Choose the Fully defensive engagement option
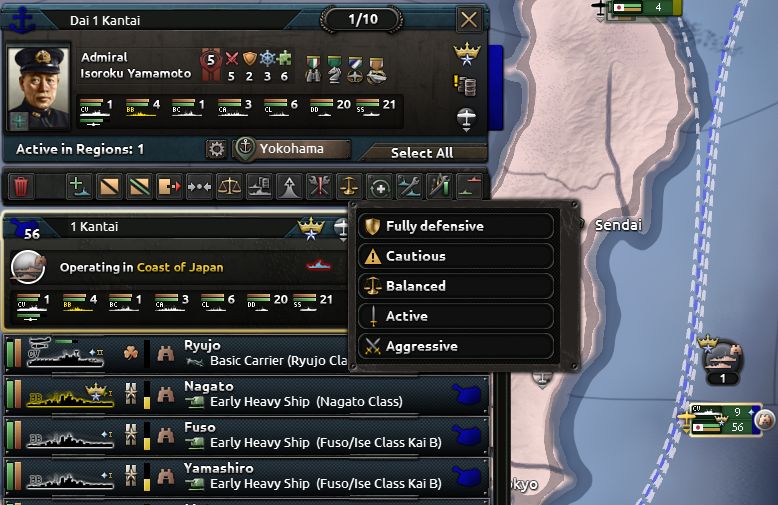The width and height of the screenshot is (778, 505). (457, 226)
